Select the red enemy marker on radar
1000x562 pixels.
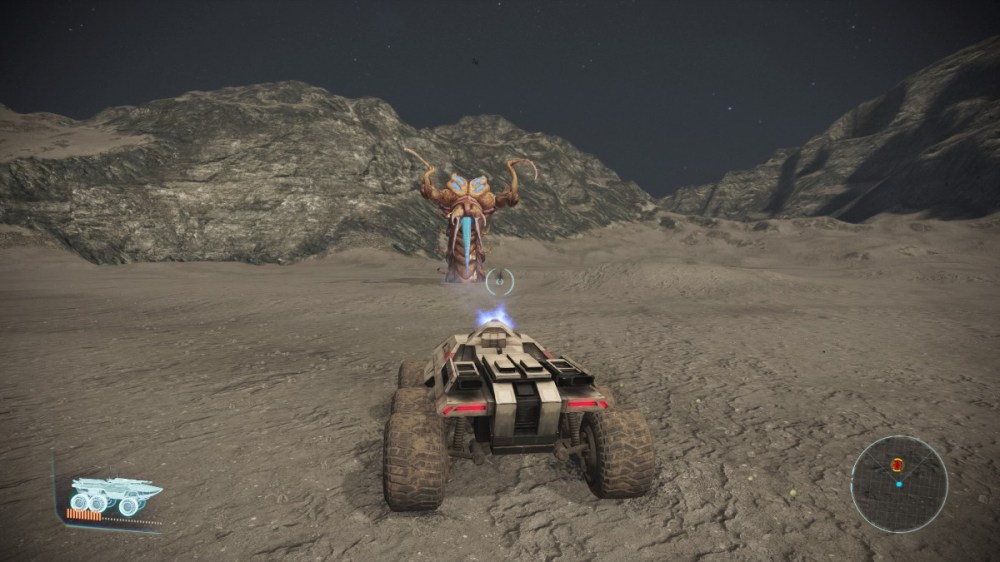(897, 465)
